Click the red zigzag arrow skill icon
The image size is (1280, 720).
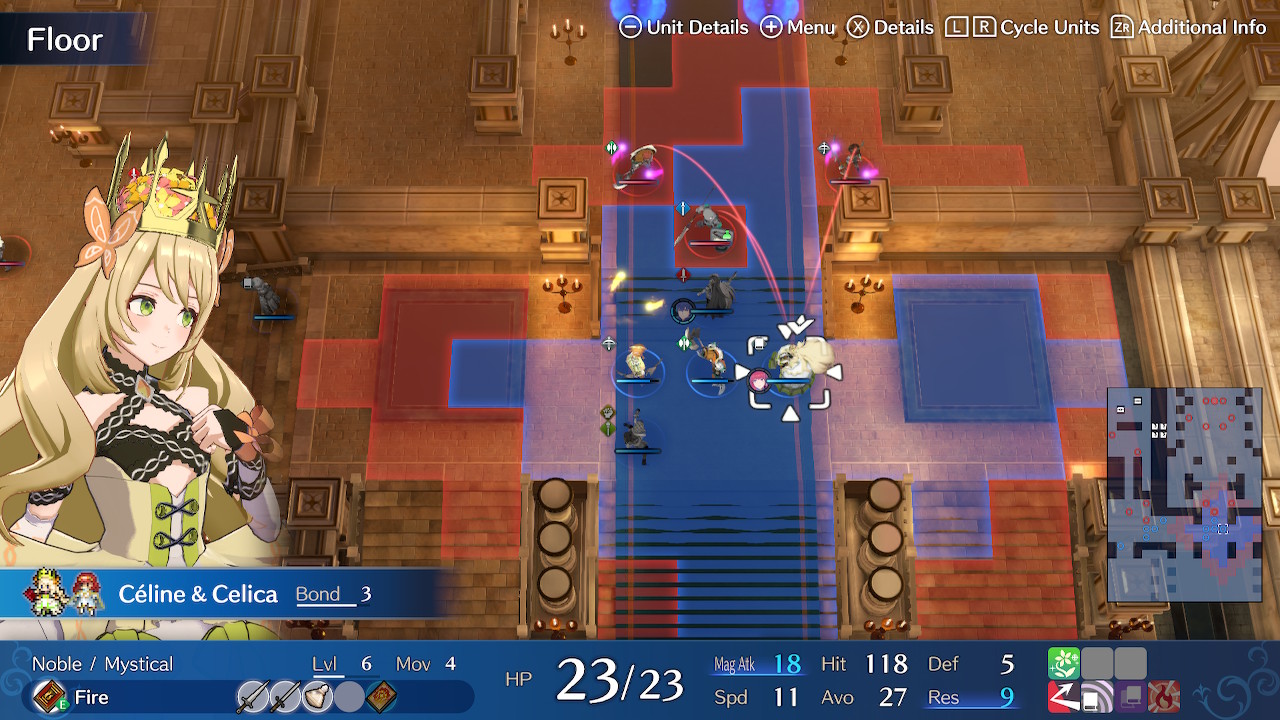tap(1063, 697)
